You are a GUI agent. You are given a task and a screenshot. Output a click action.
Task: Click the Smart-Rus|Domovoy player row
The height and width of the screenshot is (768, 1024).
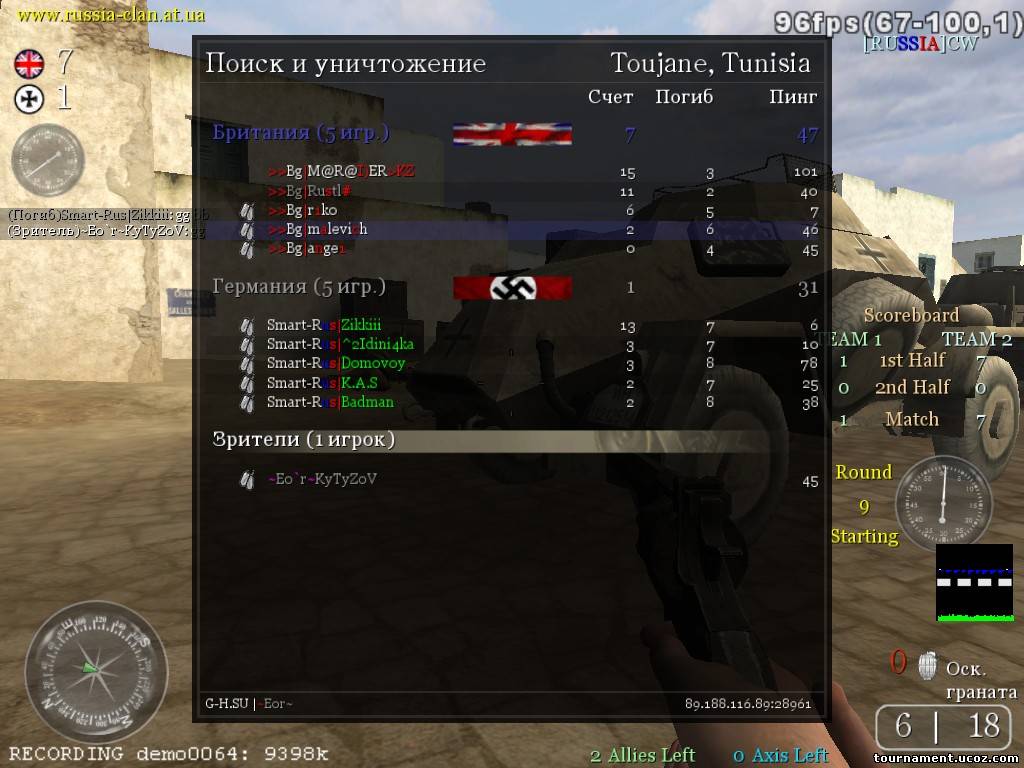pos(335,363)
